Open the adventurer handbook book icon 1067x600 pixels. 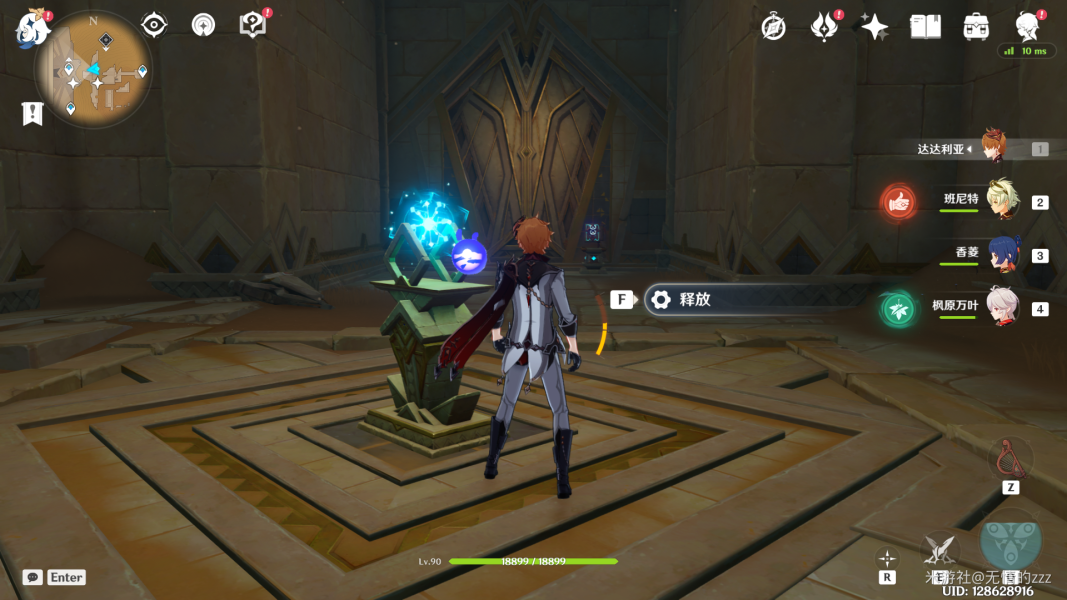[925, 27]
